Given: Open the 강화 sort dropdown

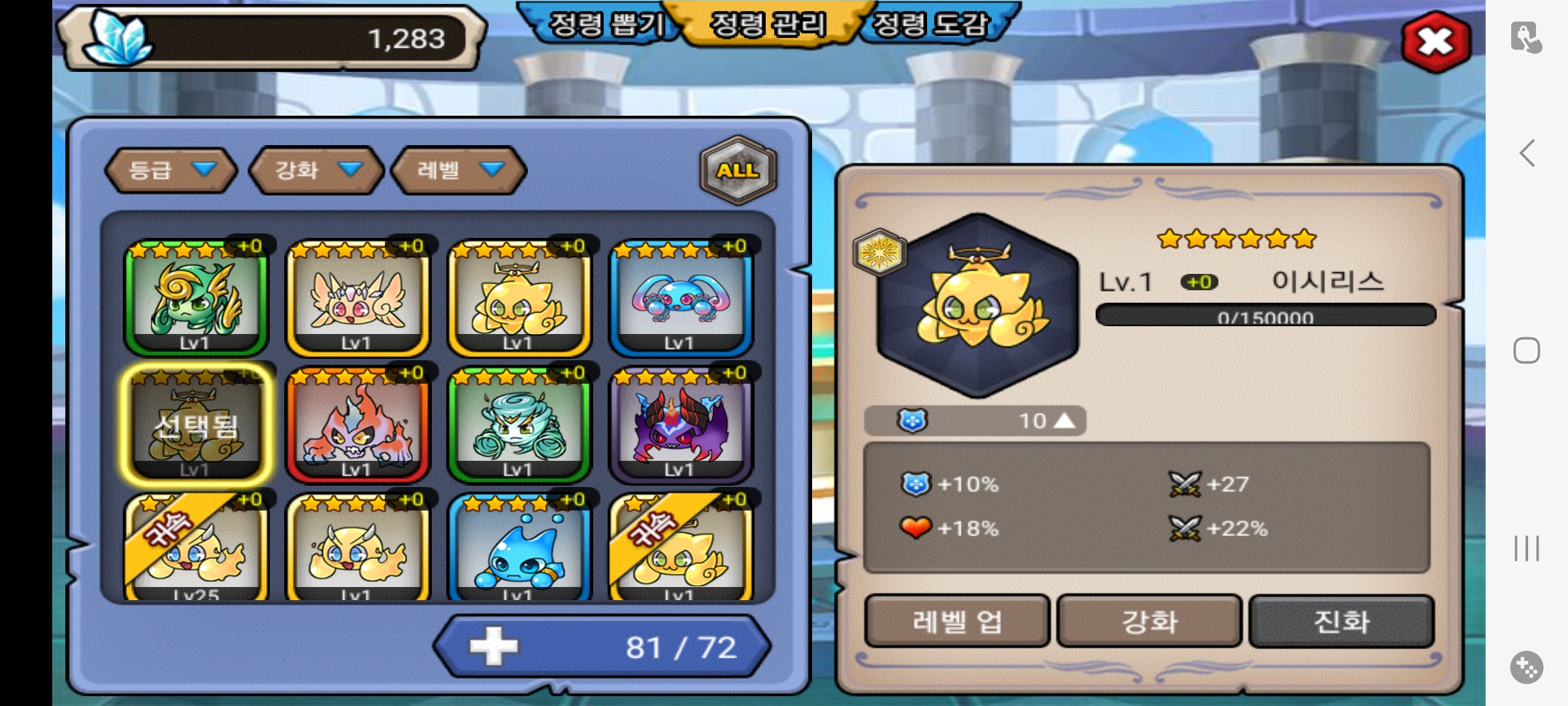Looking at the screenshot, I should pos(317,170).
